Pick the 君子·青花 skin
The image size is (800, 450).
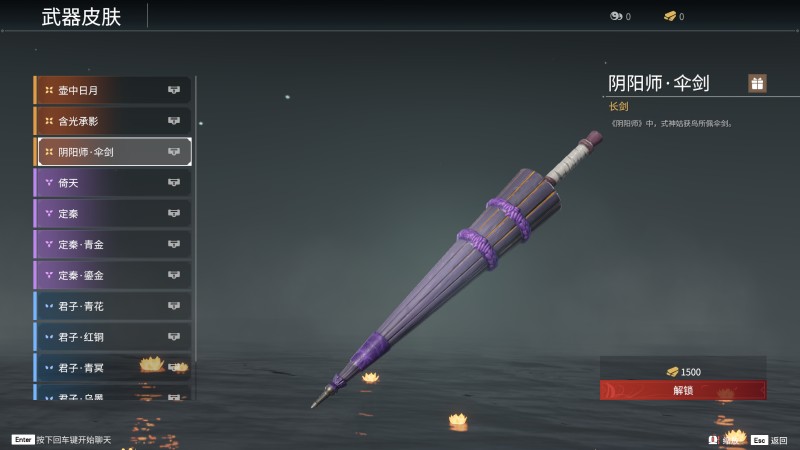113,306
